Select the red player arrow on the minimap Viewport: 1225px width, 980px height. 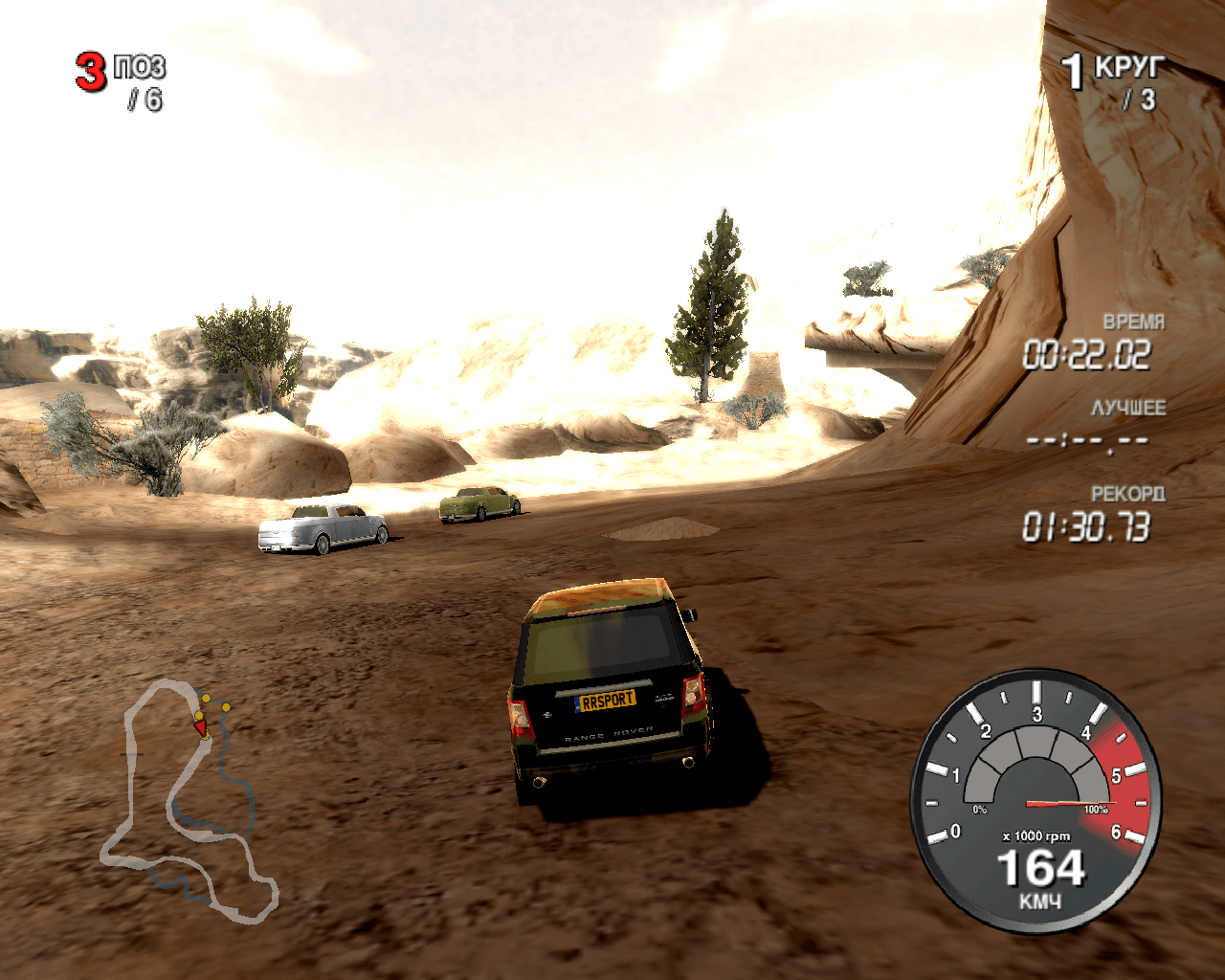tap(201, 729)
